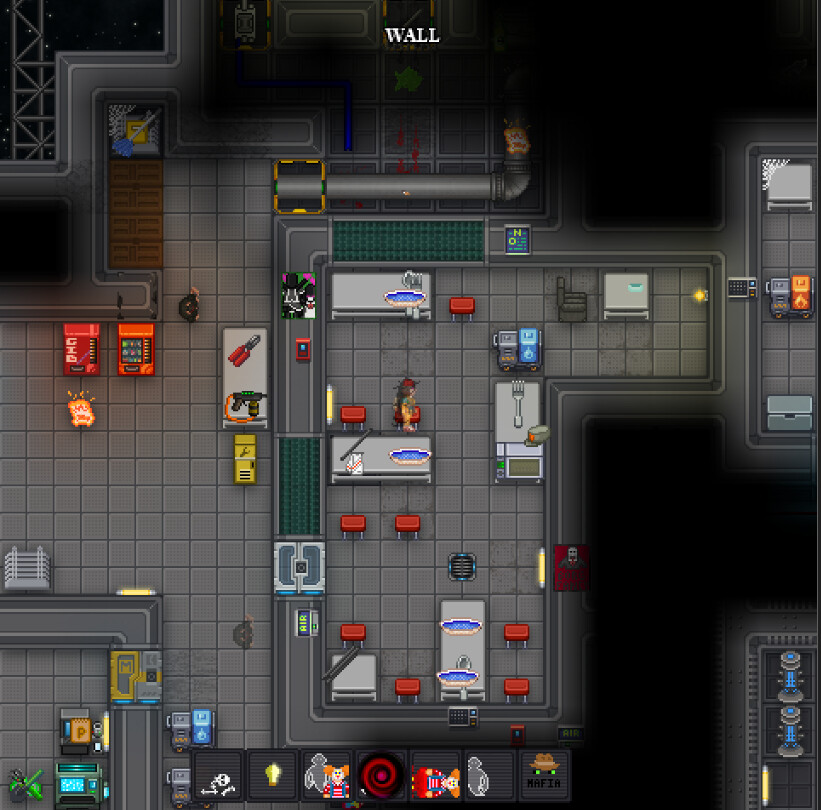The image size is (821, 810).
Task: Choose the lying-down clown action icon
Action: pos(435,776)
